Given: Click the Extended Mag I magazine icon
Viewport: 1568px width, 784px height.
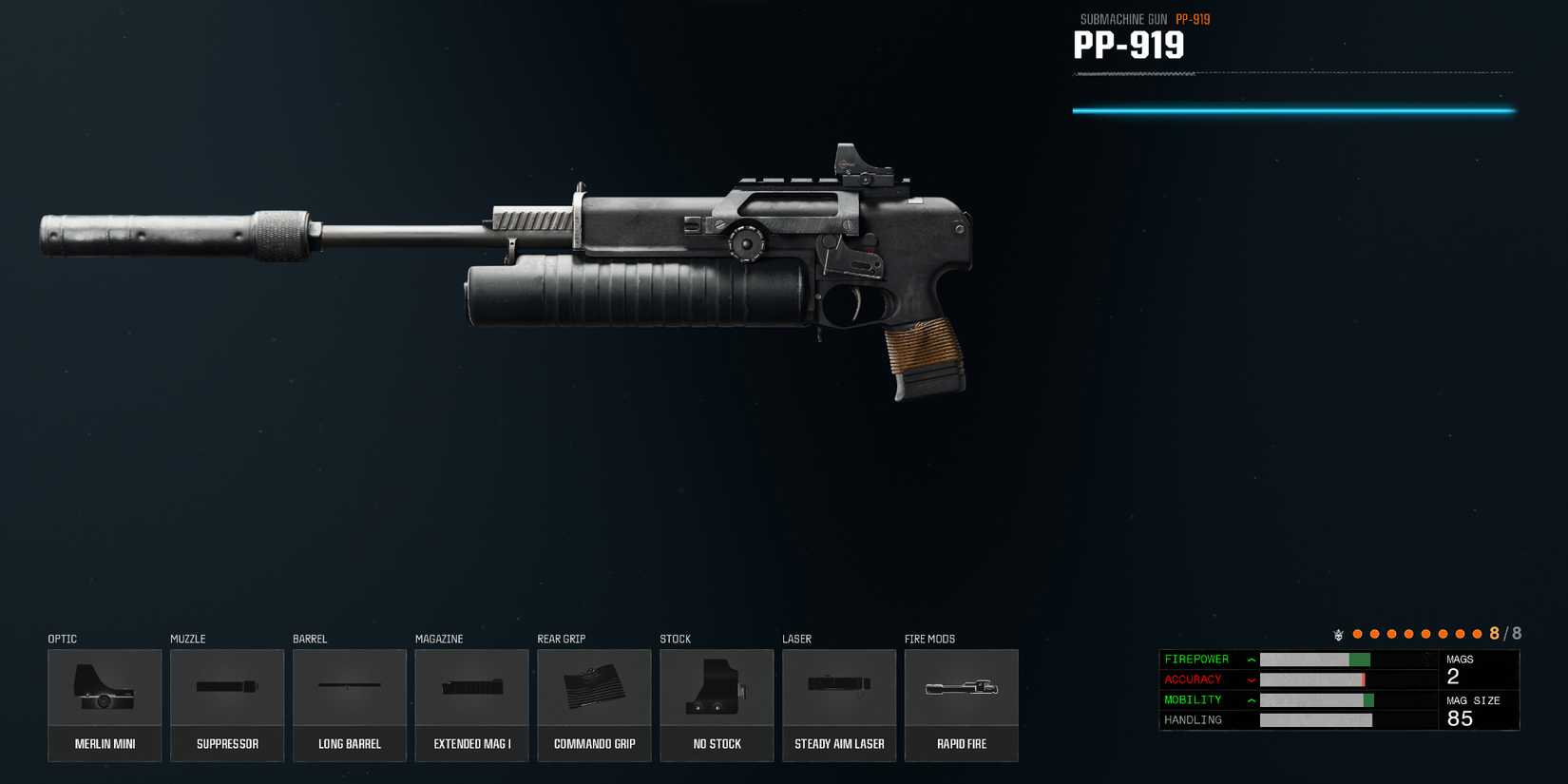Looking at the screenshot, I should tap(471, 686).
